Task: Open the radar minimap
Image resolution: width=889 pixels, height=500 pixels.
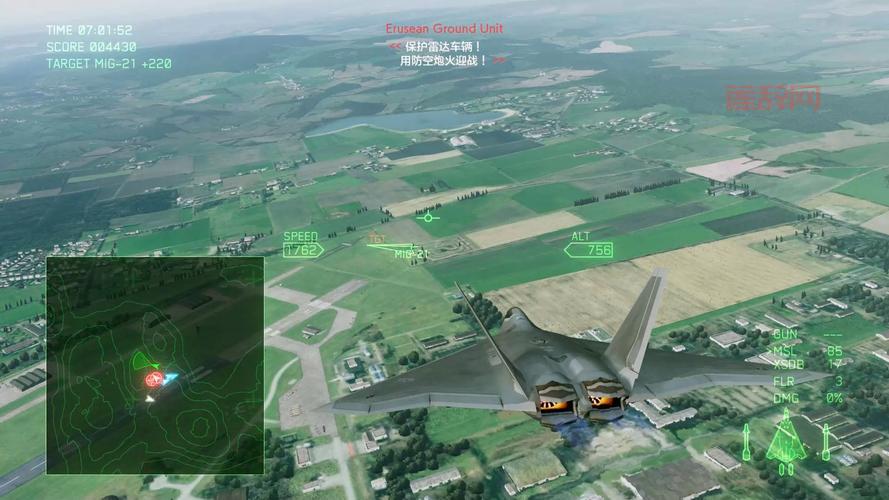Action: 155,365
